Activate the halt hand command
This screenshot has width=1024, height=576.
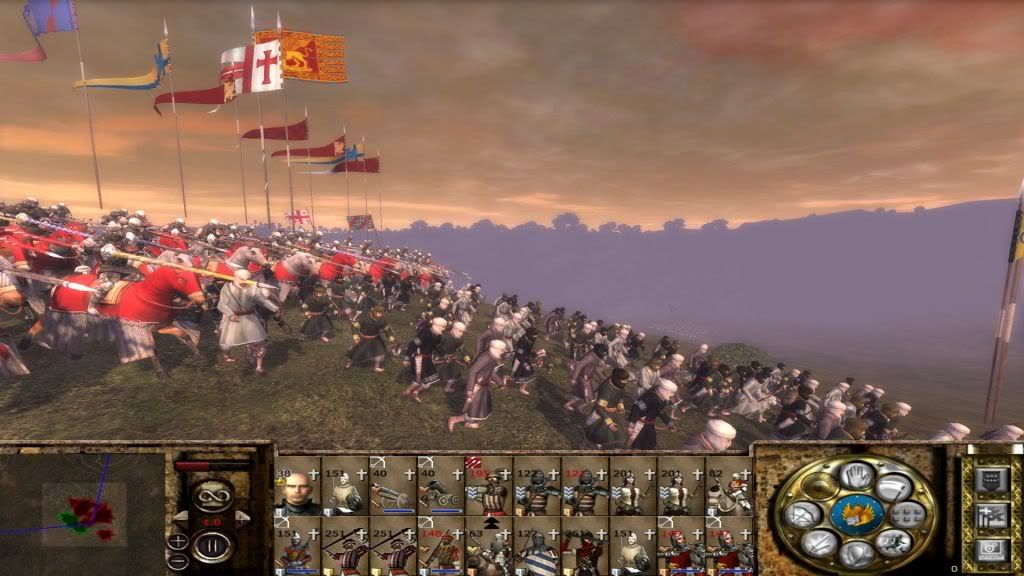click(x=856, y=475)
